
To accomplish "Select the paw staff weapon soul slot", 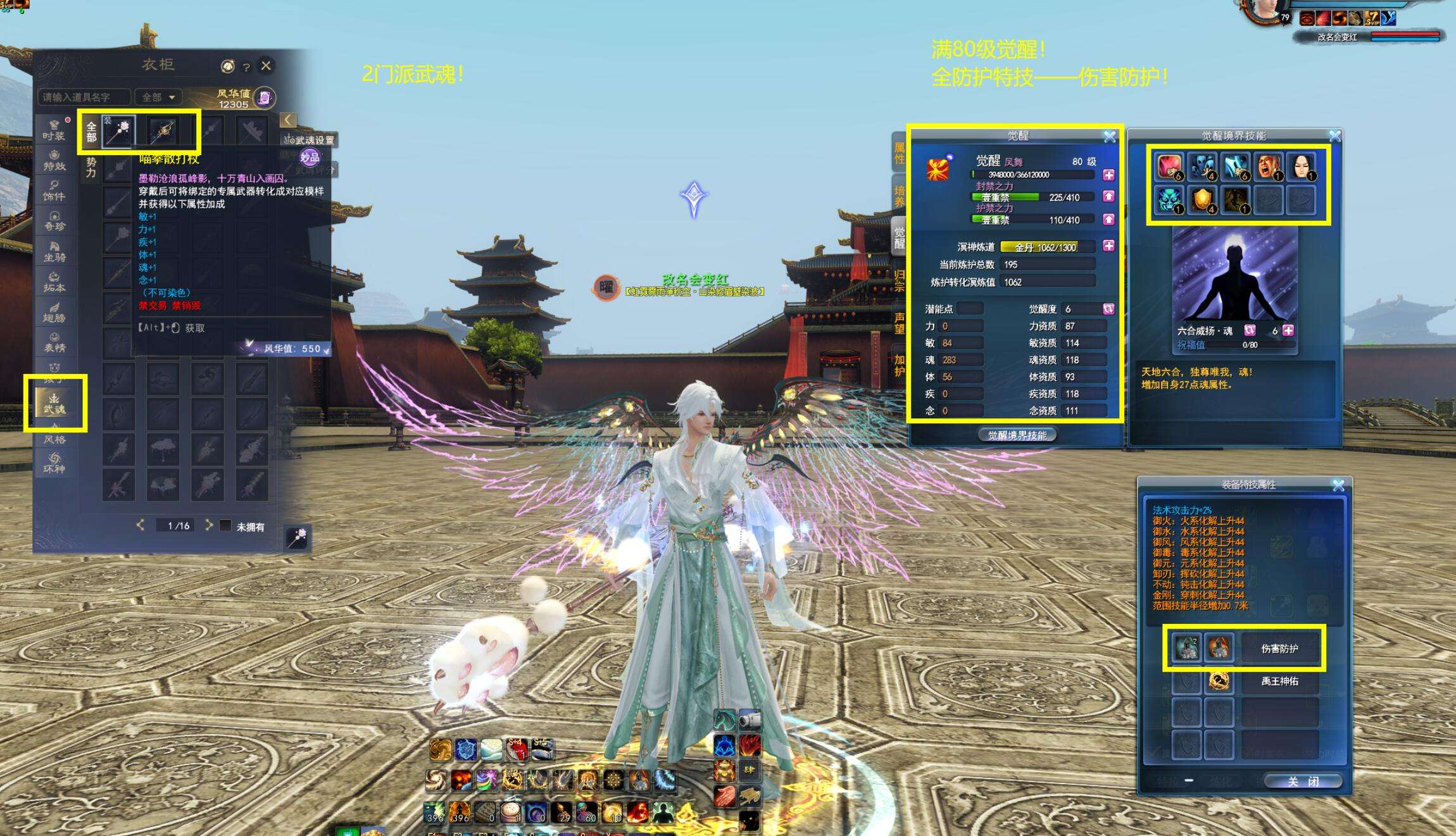I will click(120, 132).
